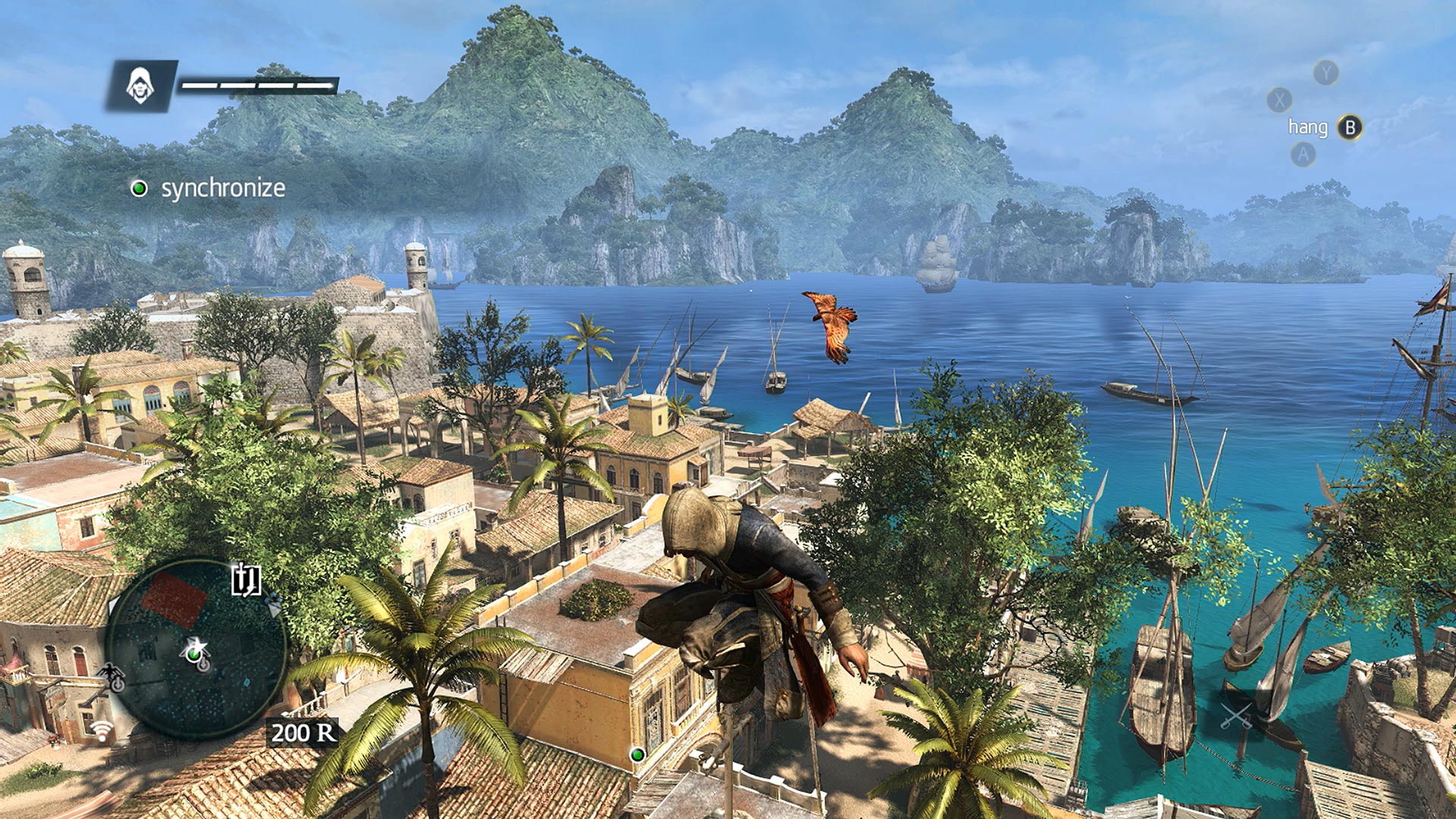1456x819 pixels.
Task: Click the sword-in-brackets icon above the minimap
Action: coord(246,580)
